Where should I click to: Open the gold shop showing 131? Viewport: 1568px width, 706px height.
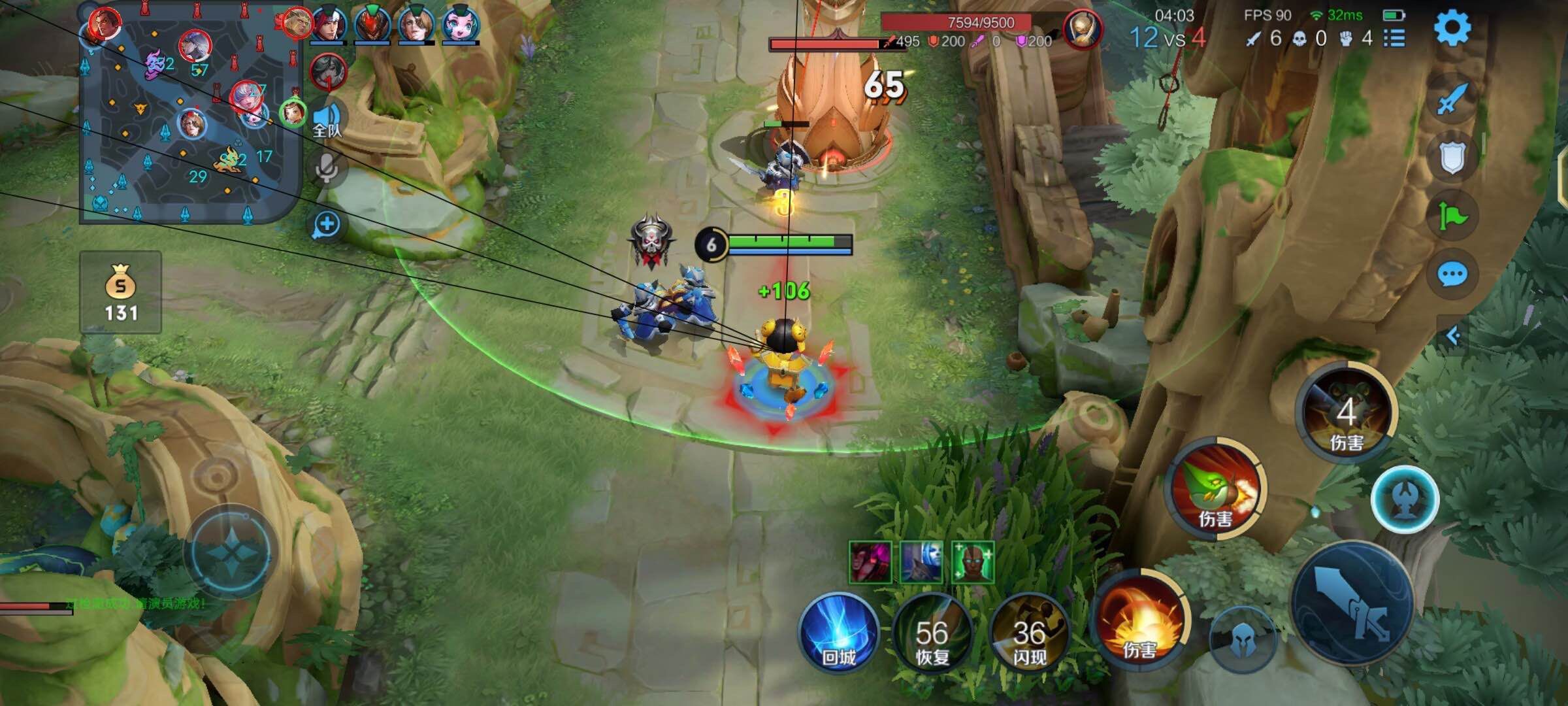coord(121,293)
